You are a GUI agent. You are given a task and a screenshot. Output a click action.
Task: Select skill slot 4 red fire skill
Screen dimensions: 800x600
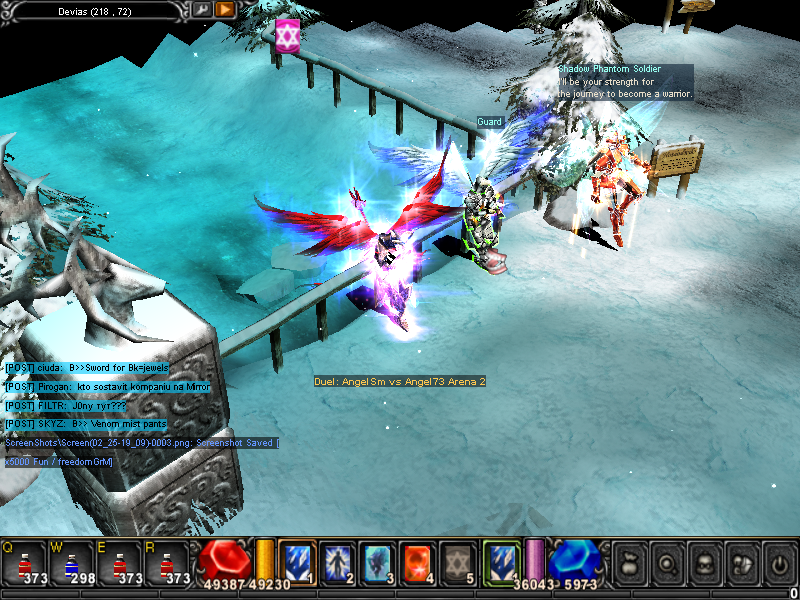click(416, 560)
